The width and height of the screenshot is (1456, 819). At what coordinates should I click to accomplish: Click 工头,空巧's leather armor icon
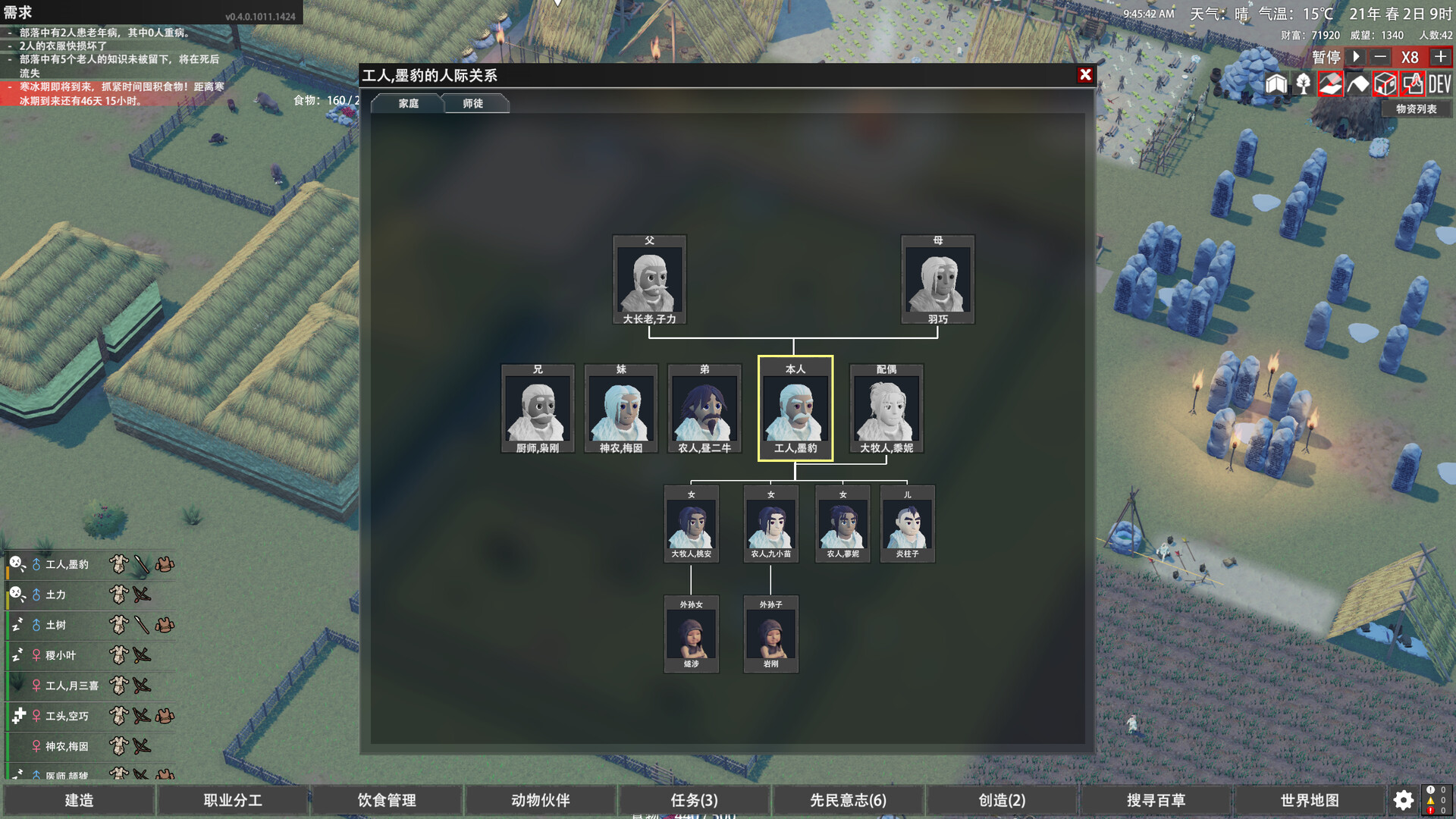coord(164,715)
